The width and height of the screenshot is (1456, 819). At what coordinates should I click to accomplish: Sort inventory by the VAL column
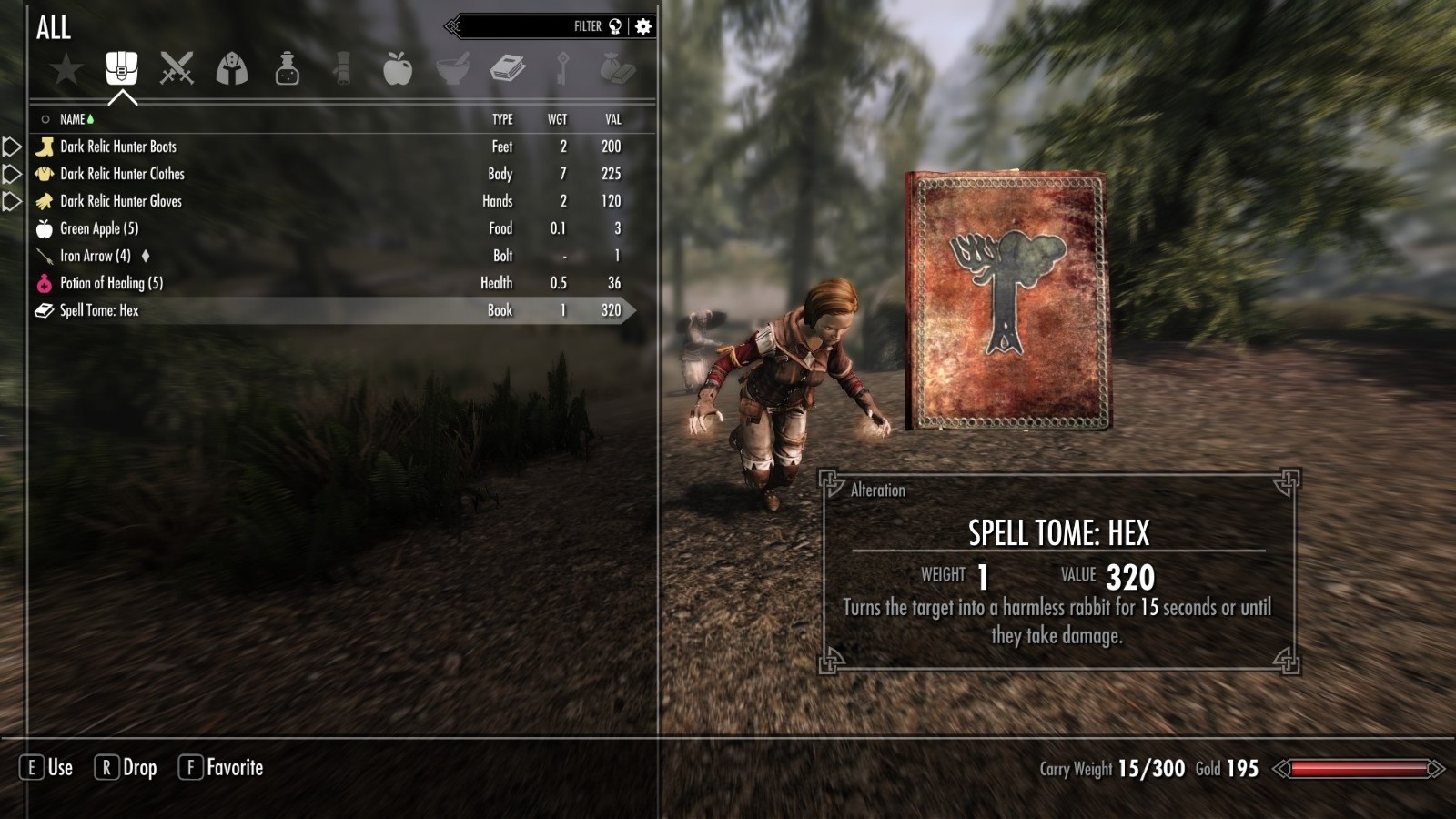[x=613, y=119]
